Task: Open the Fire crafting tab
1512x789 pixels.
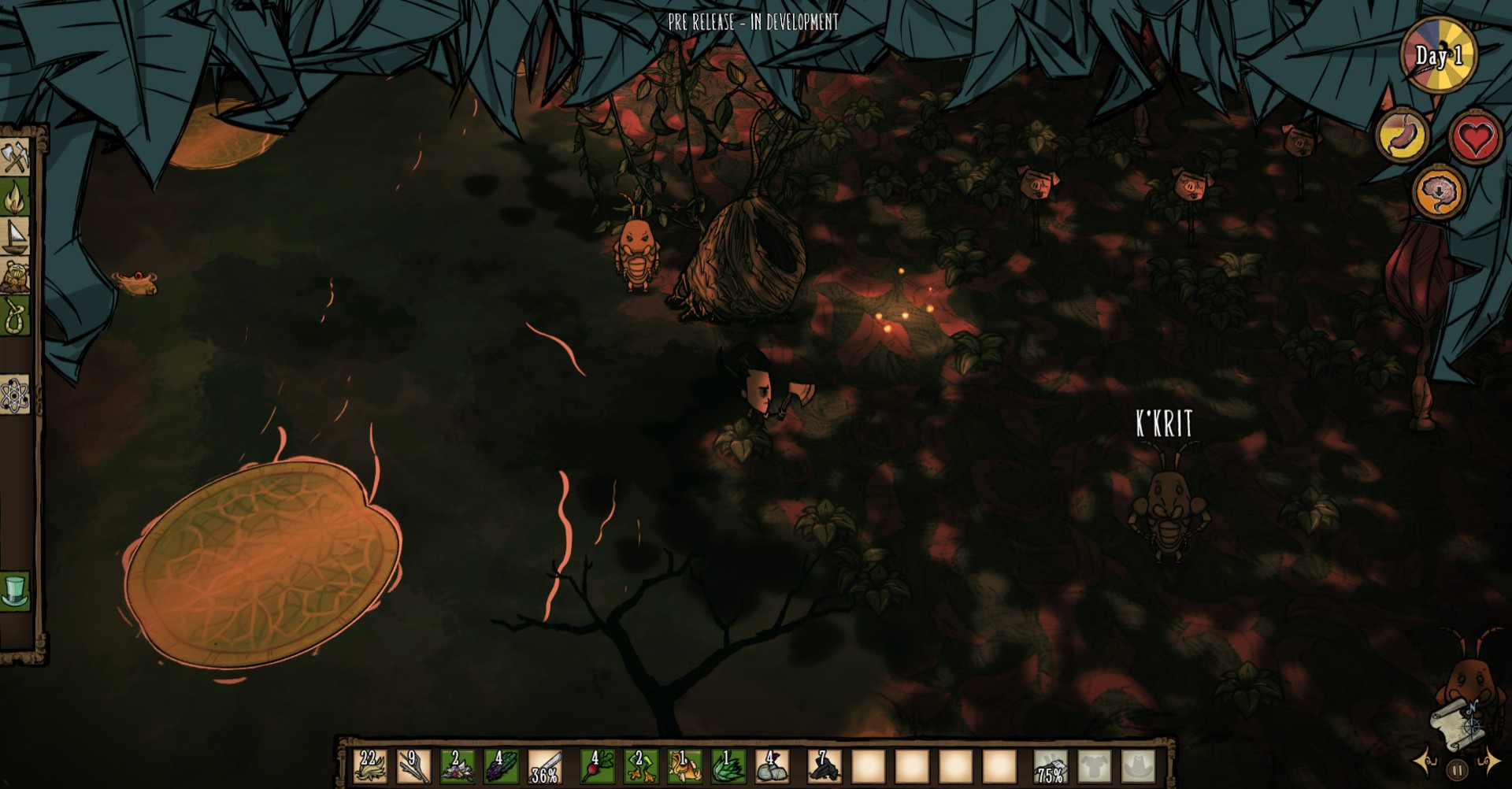Action: [15, 196]
